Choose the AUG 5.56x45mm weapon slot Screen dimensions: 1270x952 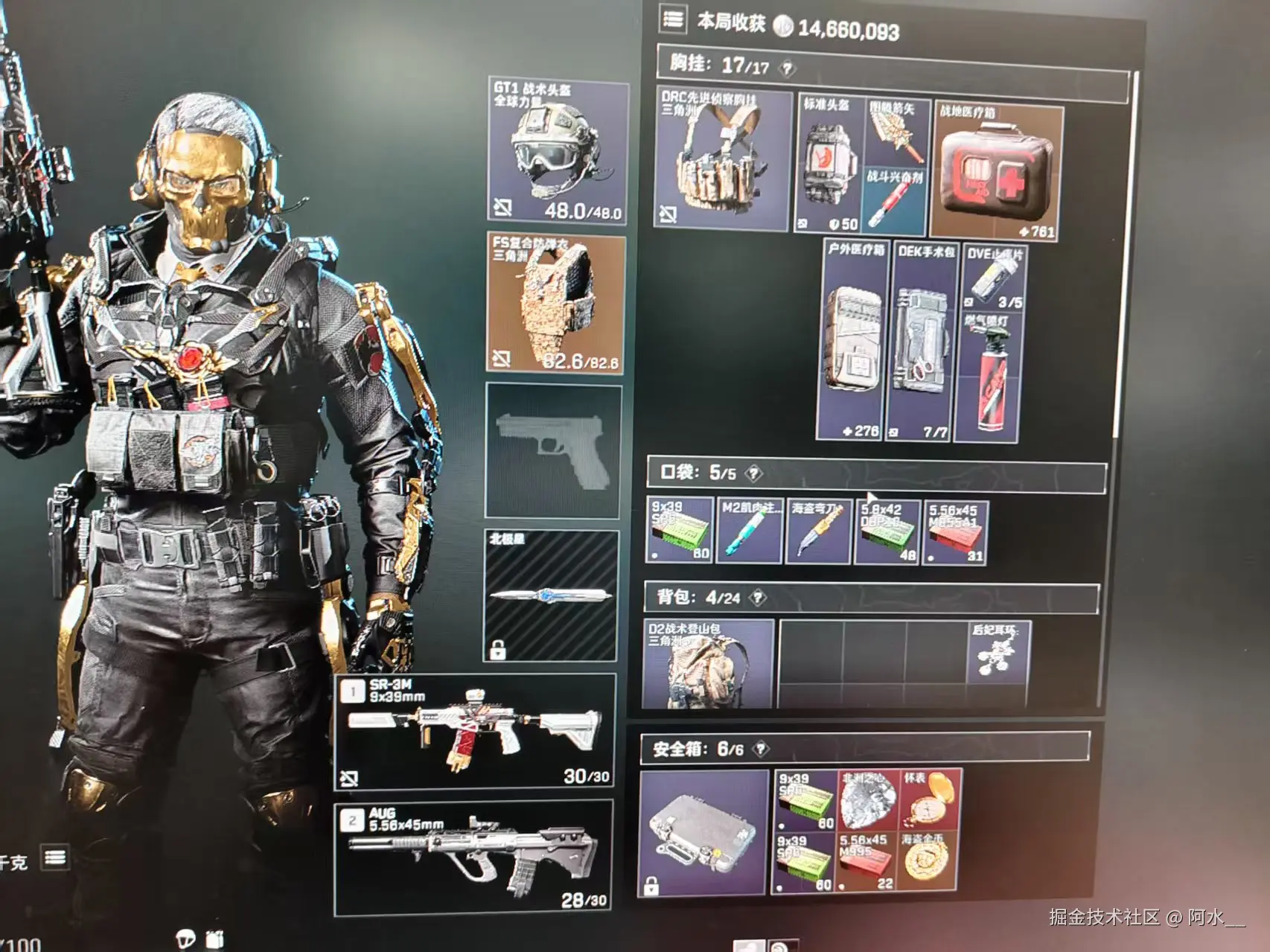473,857
